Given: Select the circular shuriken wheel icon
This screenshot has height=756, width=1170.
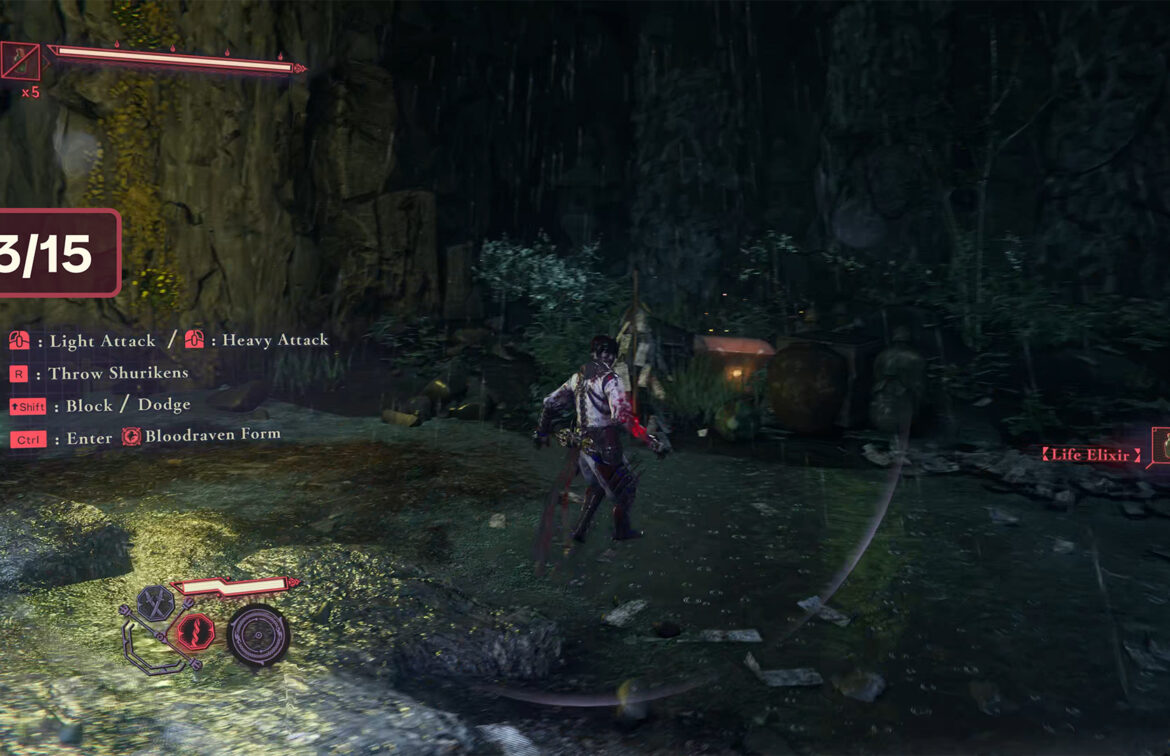Looking at the screenshot, I should (258, 635).
